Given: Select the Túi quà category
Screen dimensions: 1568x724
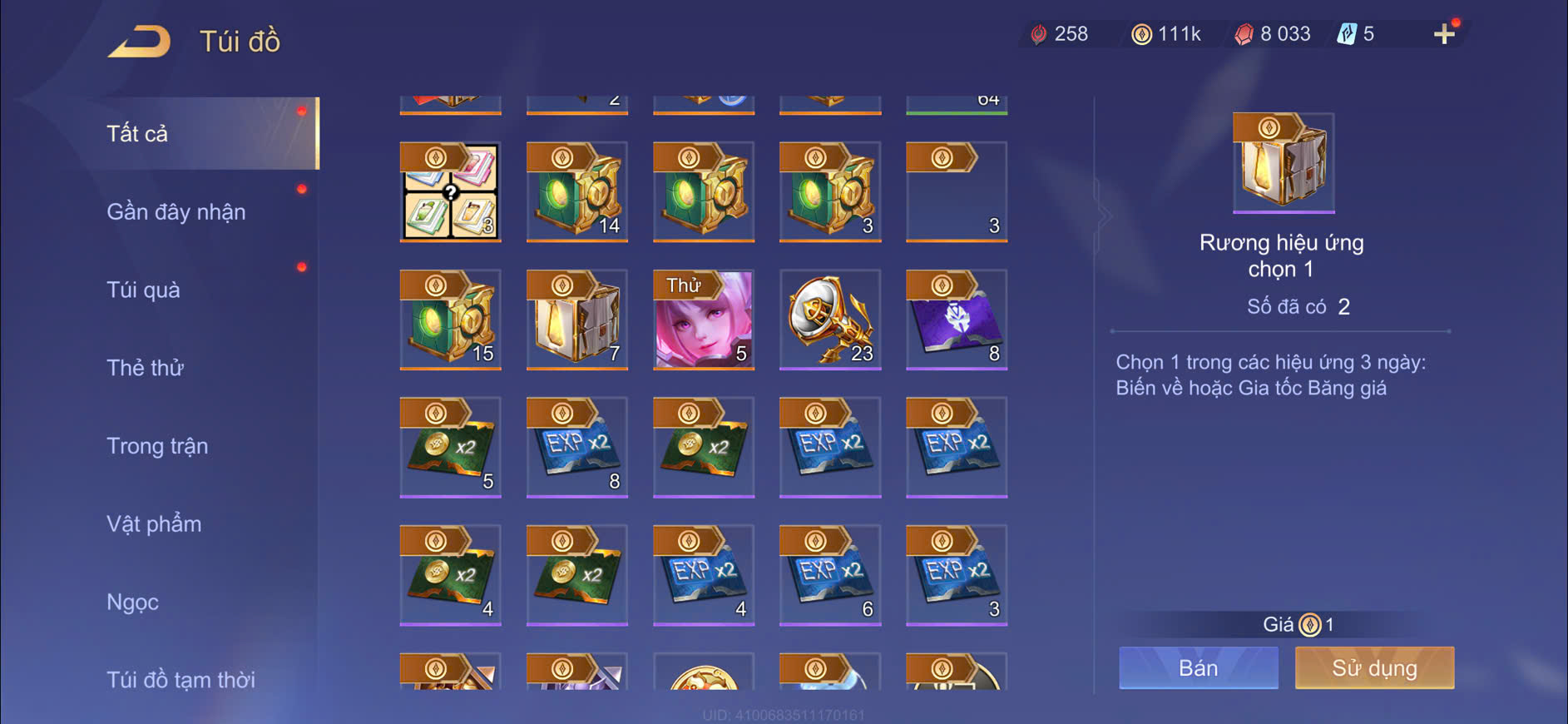Looking at the screenshot, I should (x=143, y=290).
